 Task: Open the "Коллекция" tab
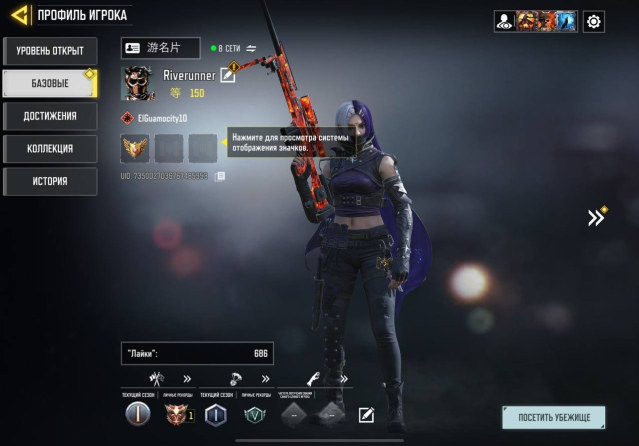(x=49, y=149)
